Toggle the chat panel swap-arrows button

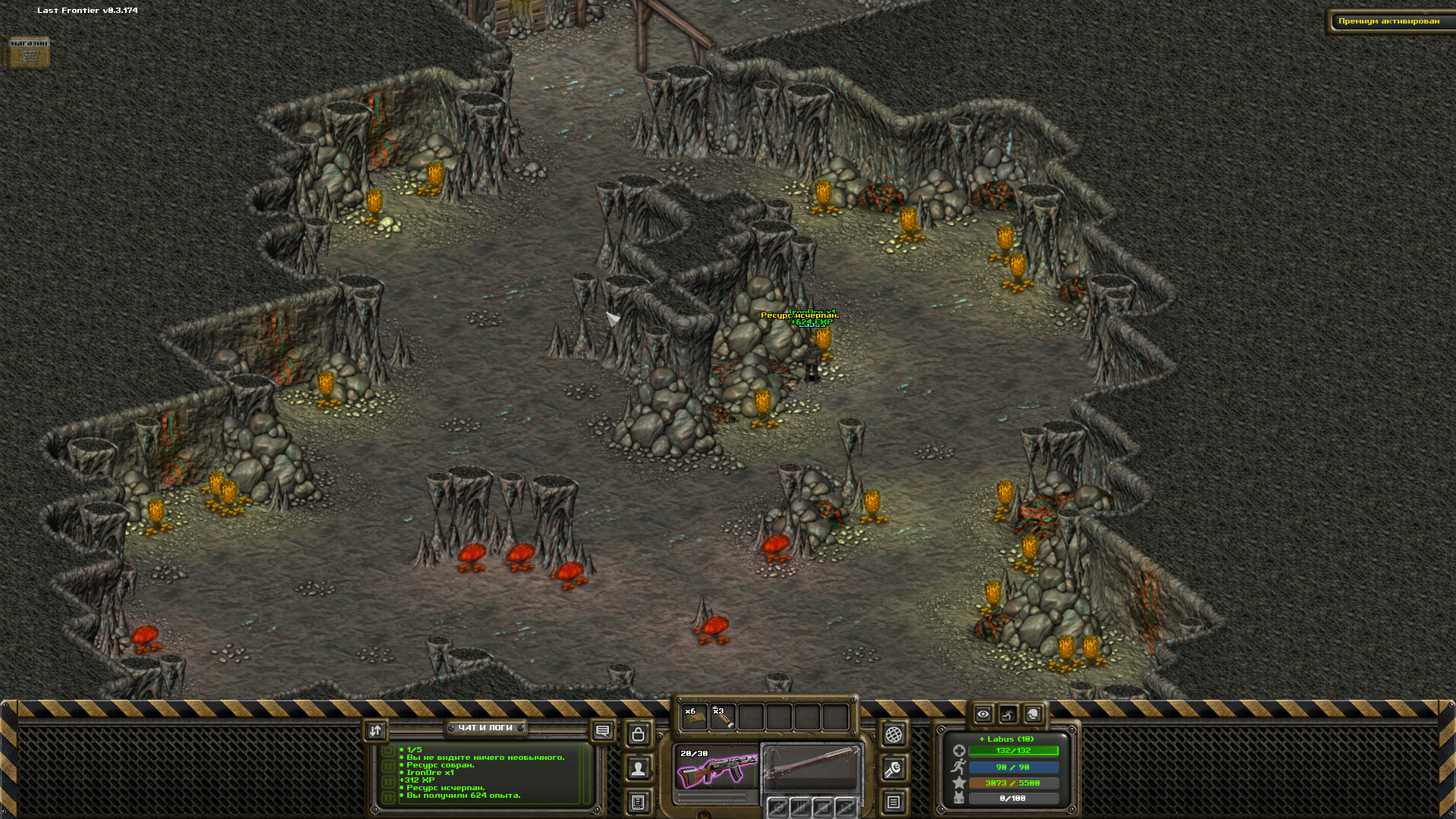coord(375,730)
